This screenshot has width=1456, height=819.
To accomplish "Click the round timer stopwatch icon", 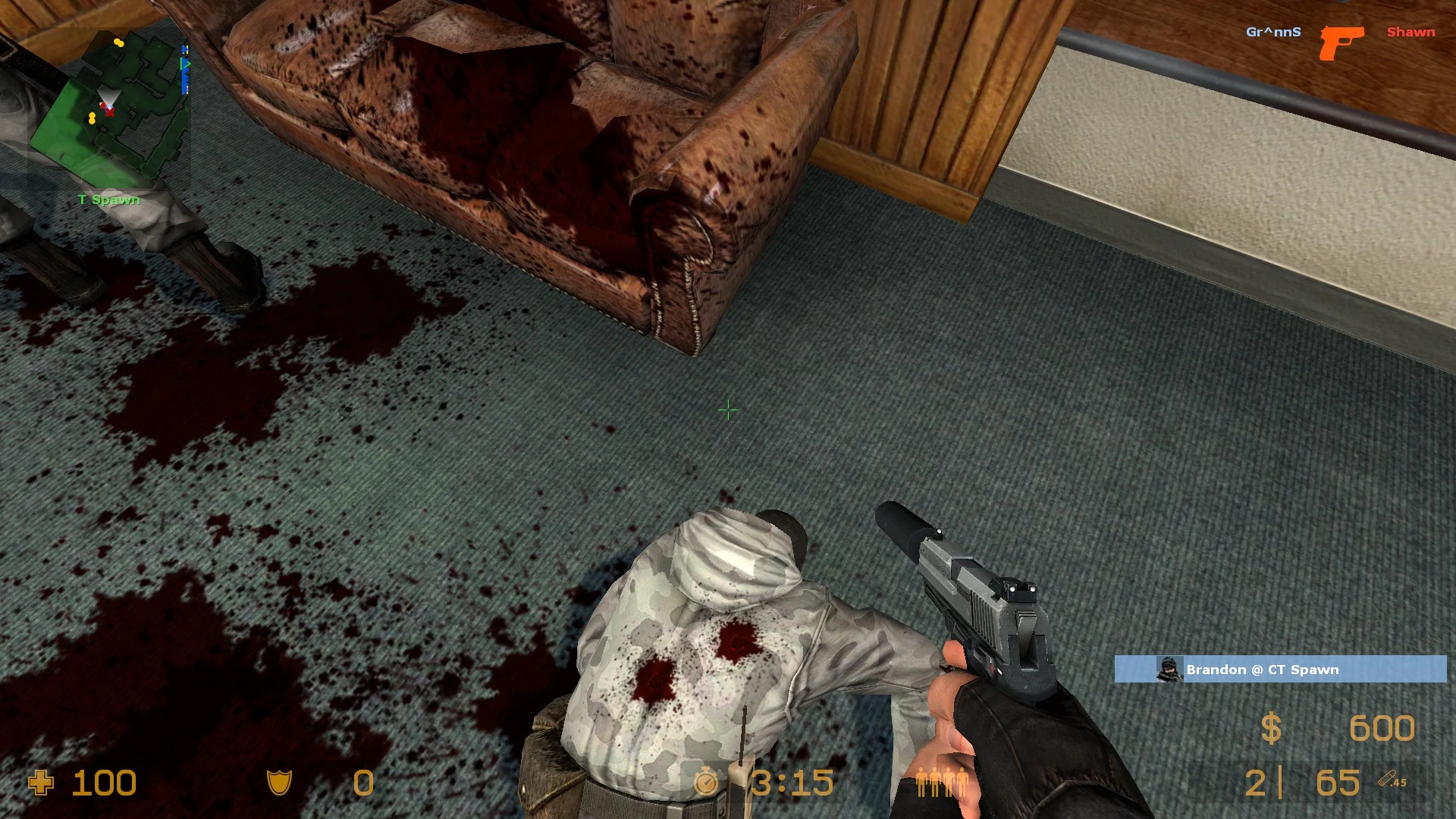I will point(707,783).
